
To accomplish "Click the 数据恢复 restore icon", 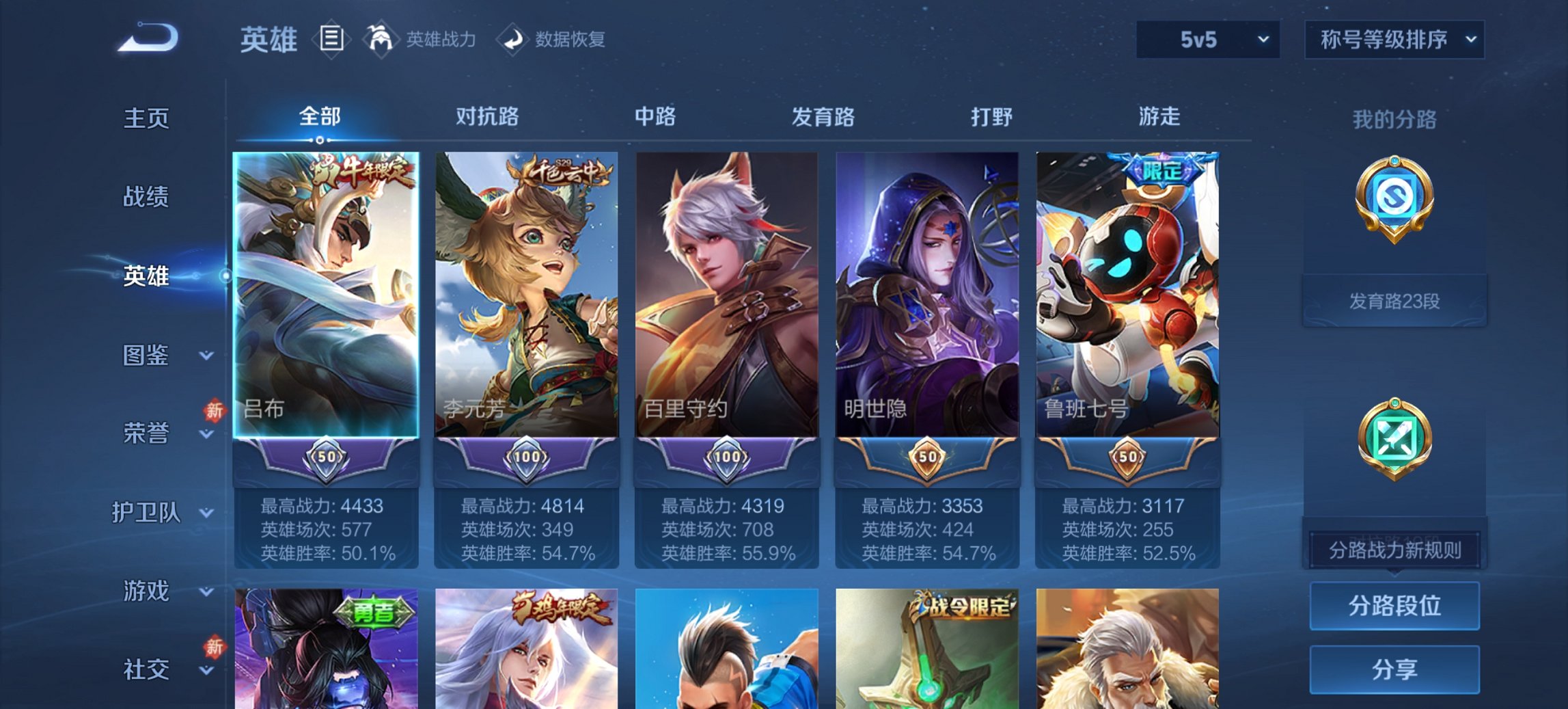I will click(x=514, y=39).
